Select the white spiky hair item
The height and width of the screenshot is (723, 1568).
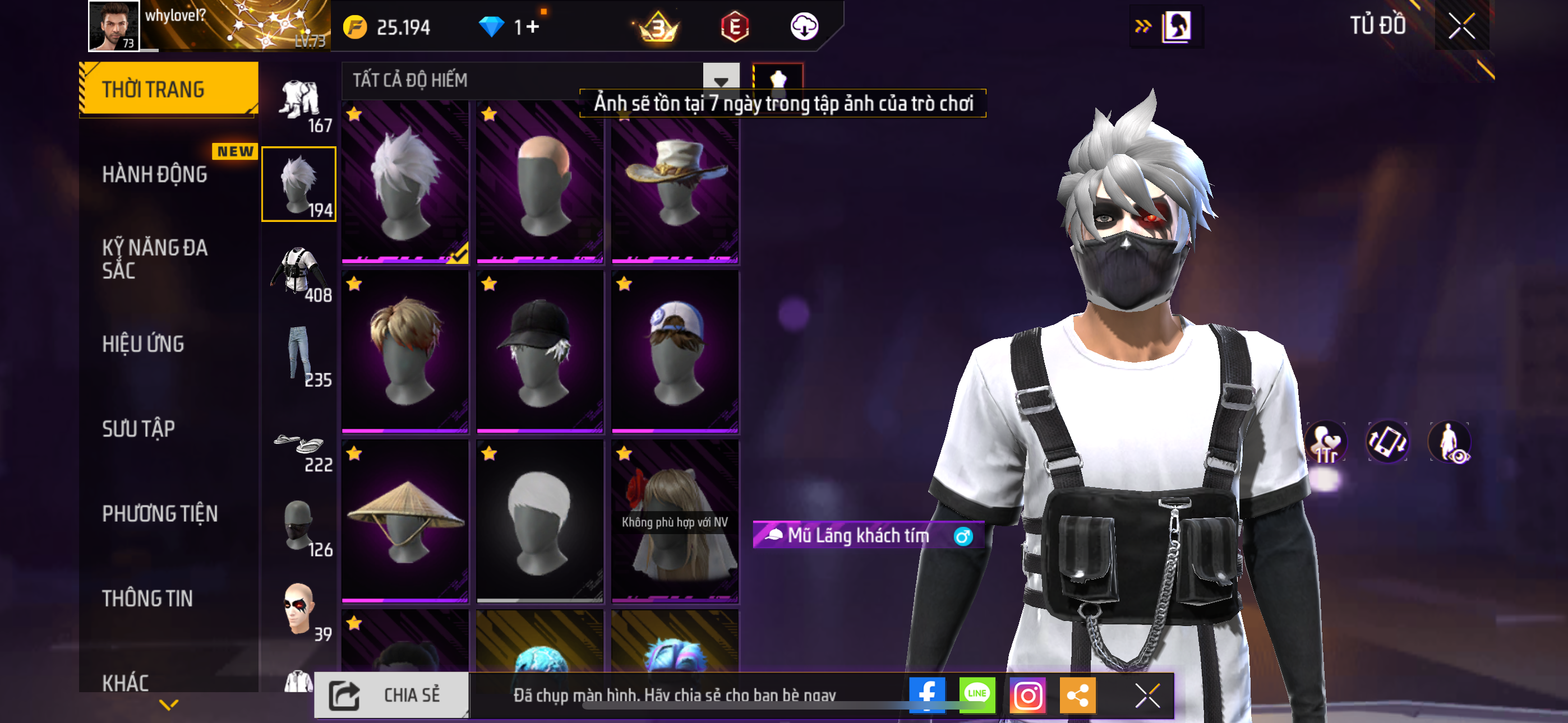tap(405, 183)
